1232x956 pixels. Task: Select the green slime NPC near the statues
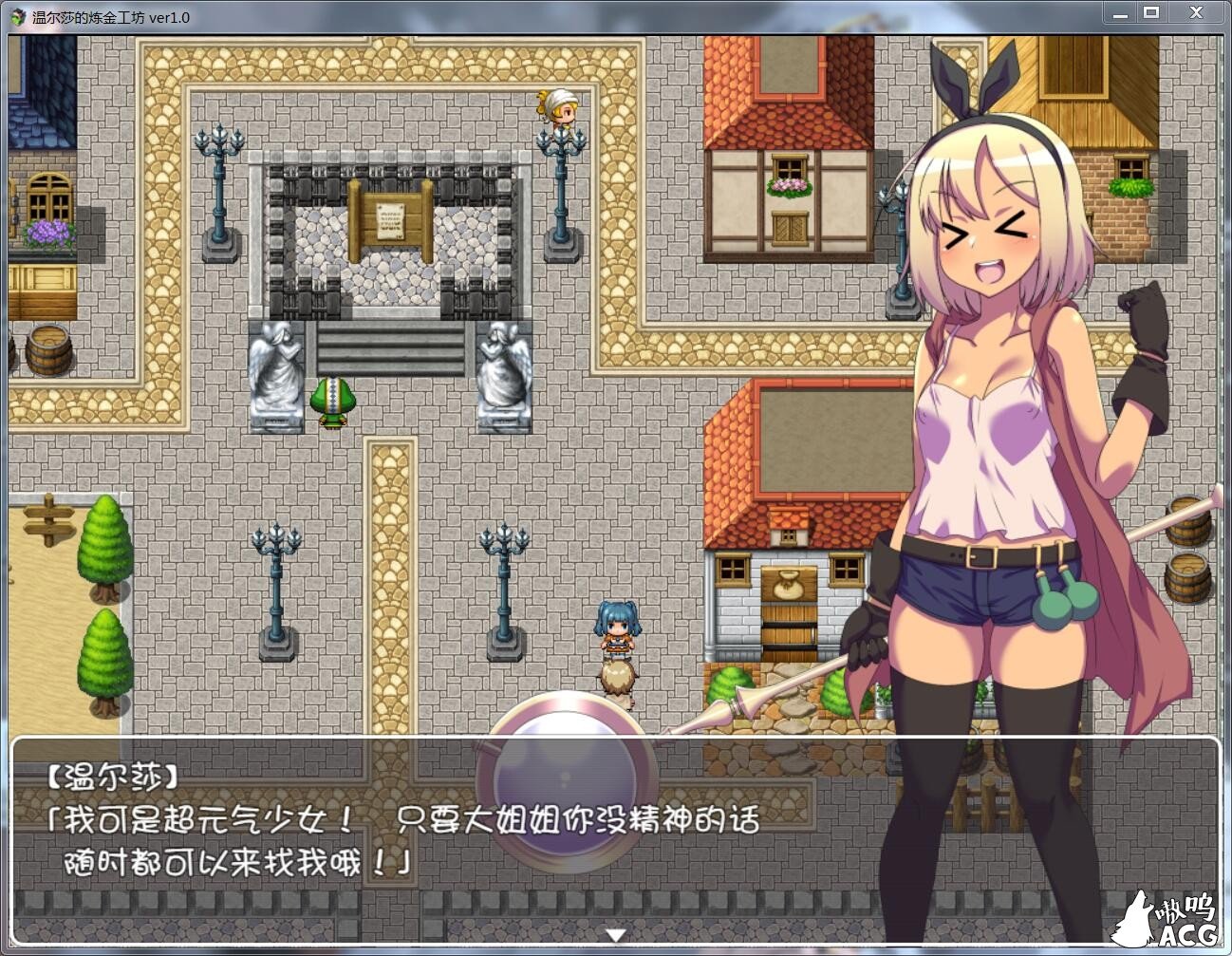coord(334,399)
